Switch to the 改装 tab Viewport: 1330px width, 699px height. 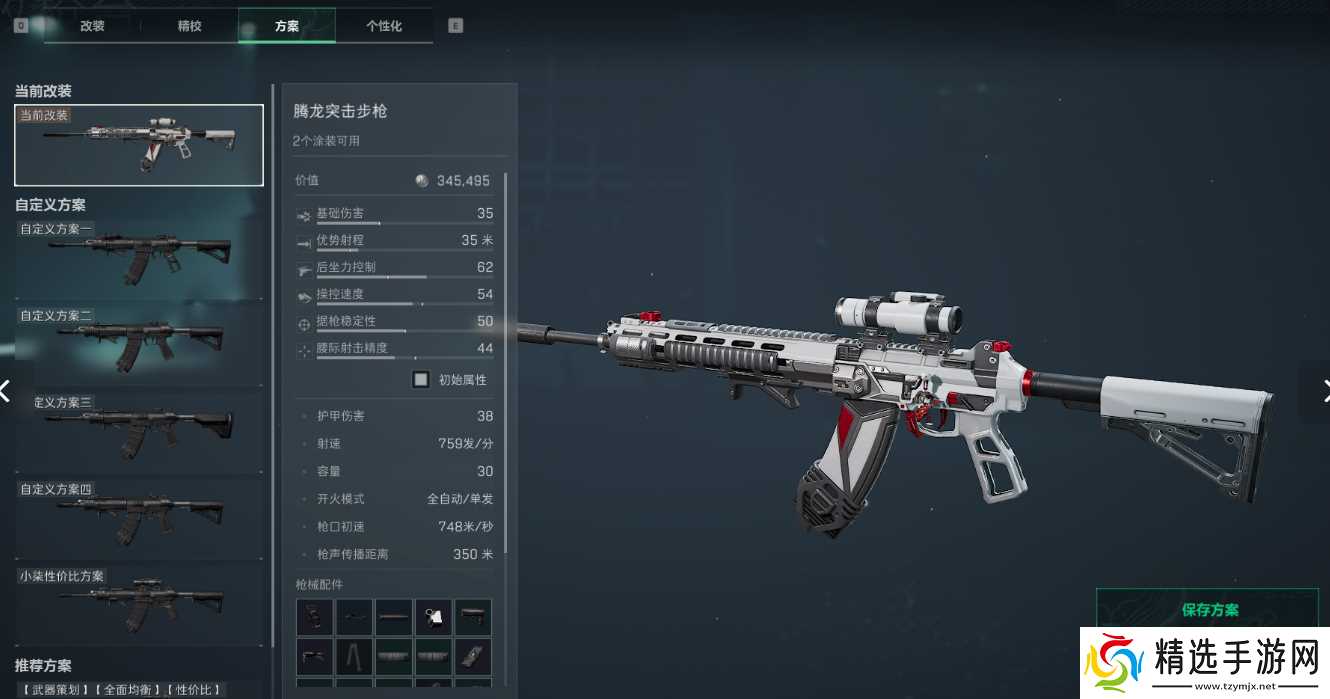pos(92,26)
